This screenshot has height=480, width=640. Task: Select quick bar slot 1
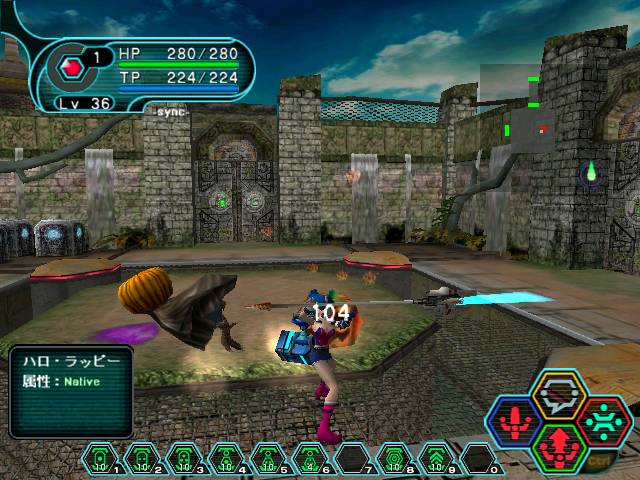(99, 459)
